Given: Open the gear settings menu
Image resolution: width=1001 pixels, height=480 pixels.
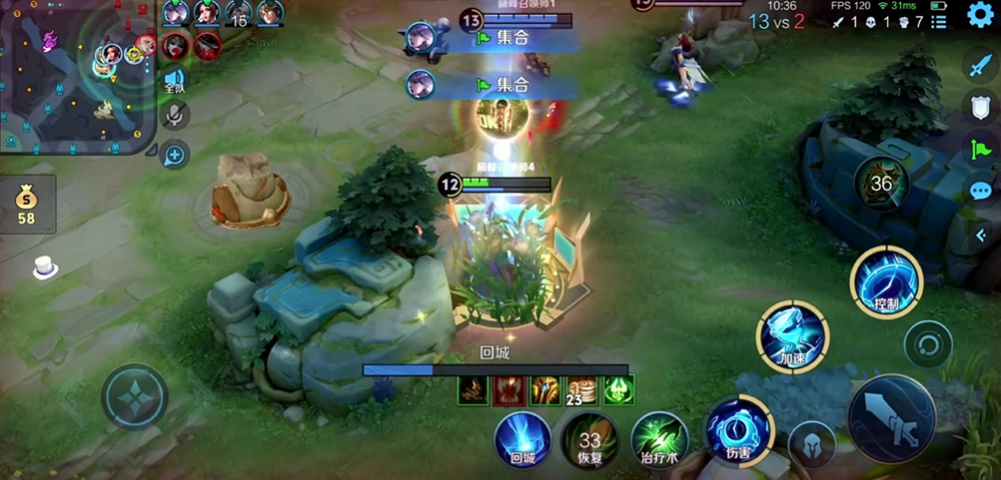Looking at the screenshot, I should click(978, 16).
